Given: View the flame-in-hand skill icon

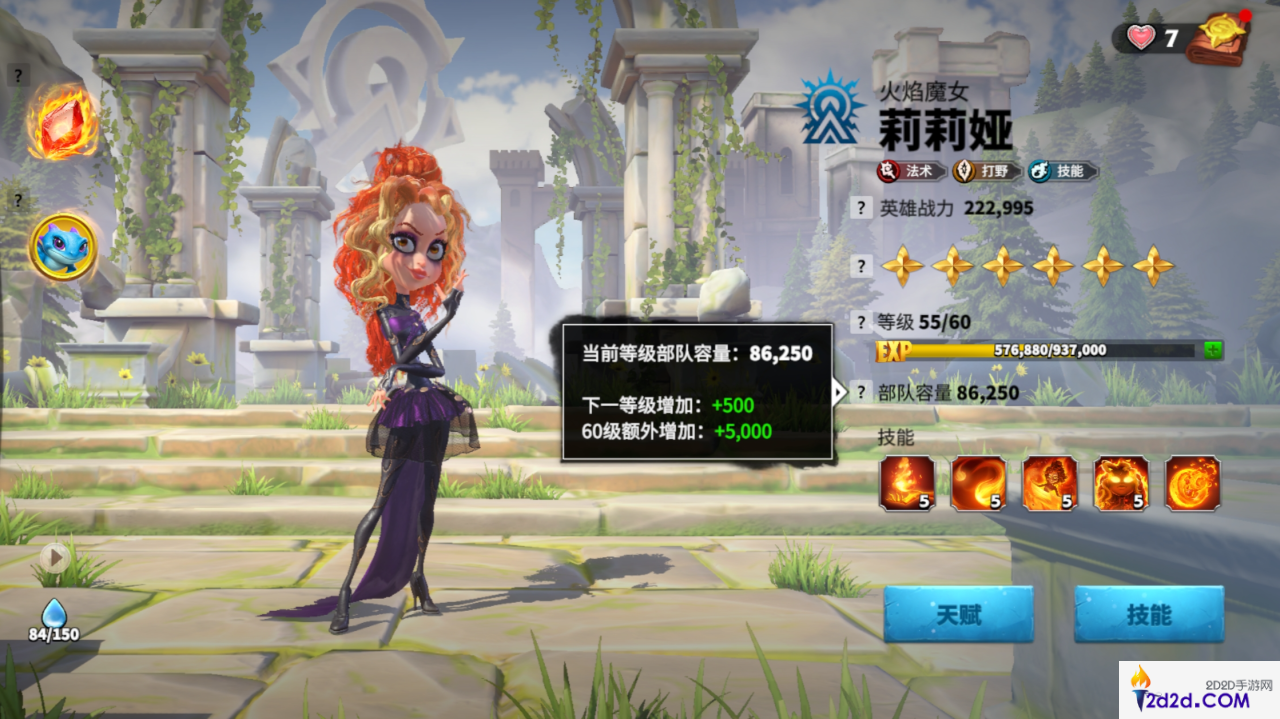Looking at the screenshot, I should 907,483.
